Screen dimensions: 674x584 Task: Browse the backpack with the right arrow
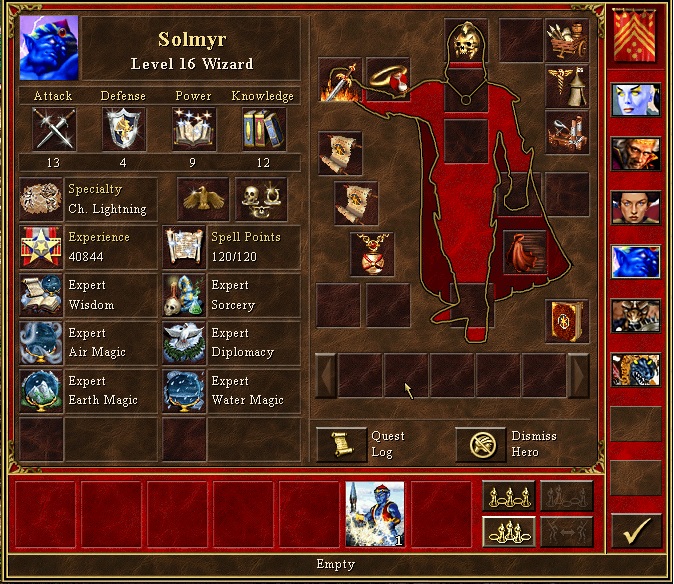(578, 376)
